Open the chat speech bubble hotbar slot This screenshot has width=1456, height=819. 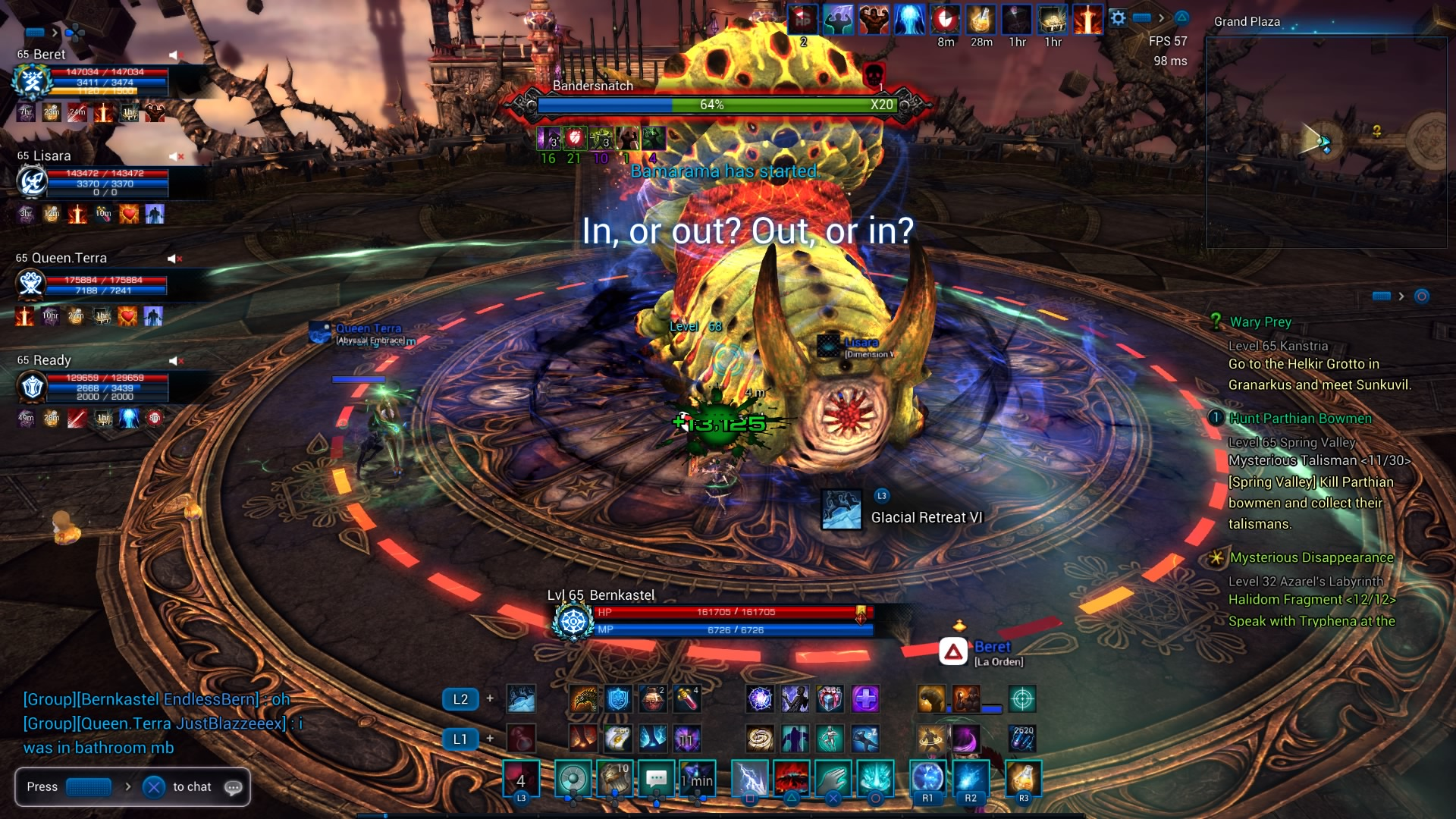tap(657, 779)
